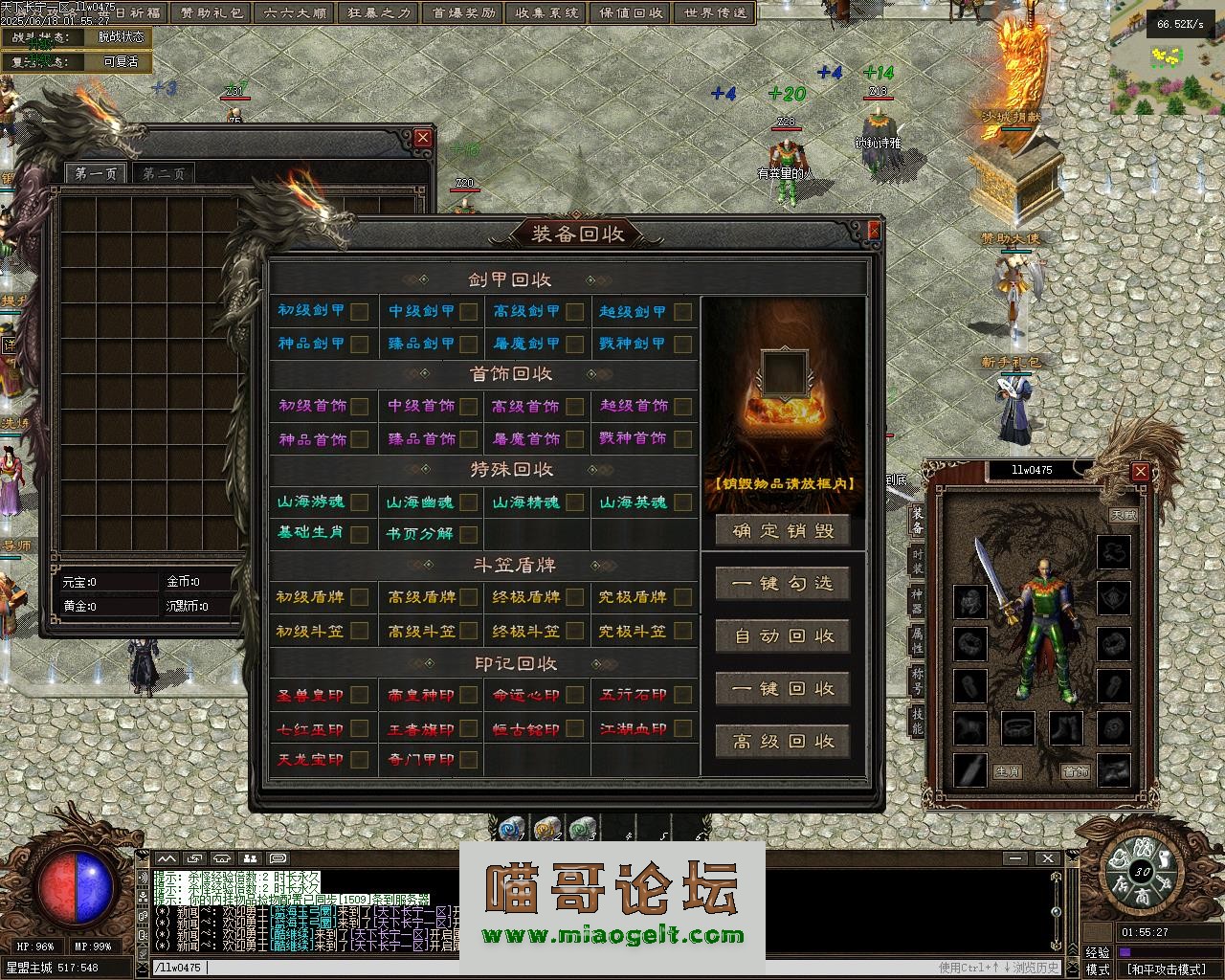Screen dimensions: 1225x980
Task: Close the 装备回收 recycle window
Action: click(x=873, y=231)
